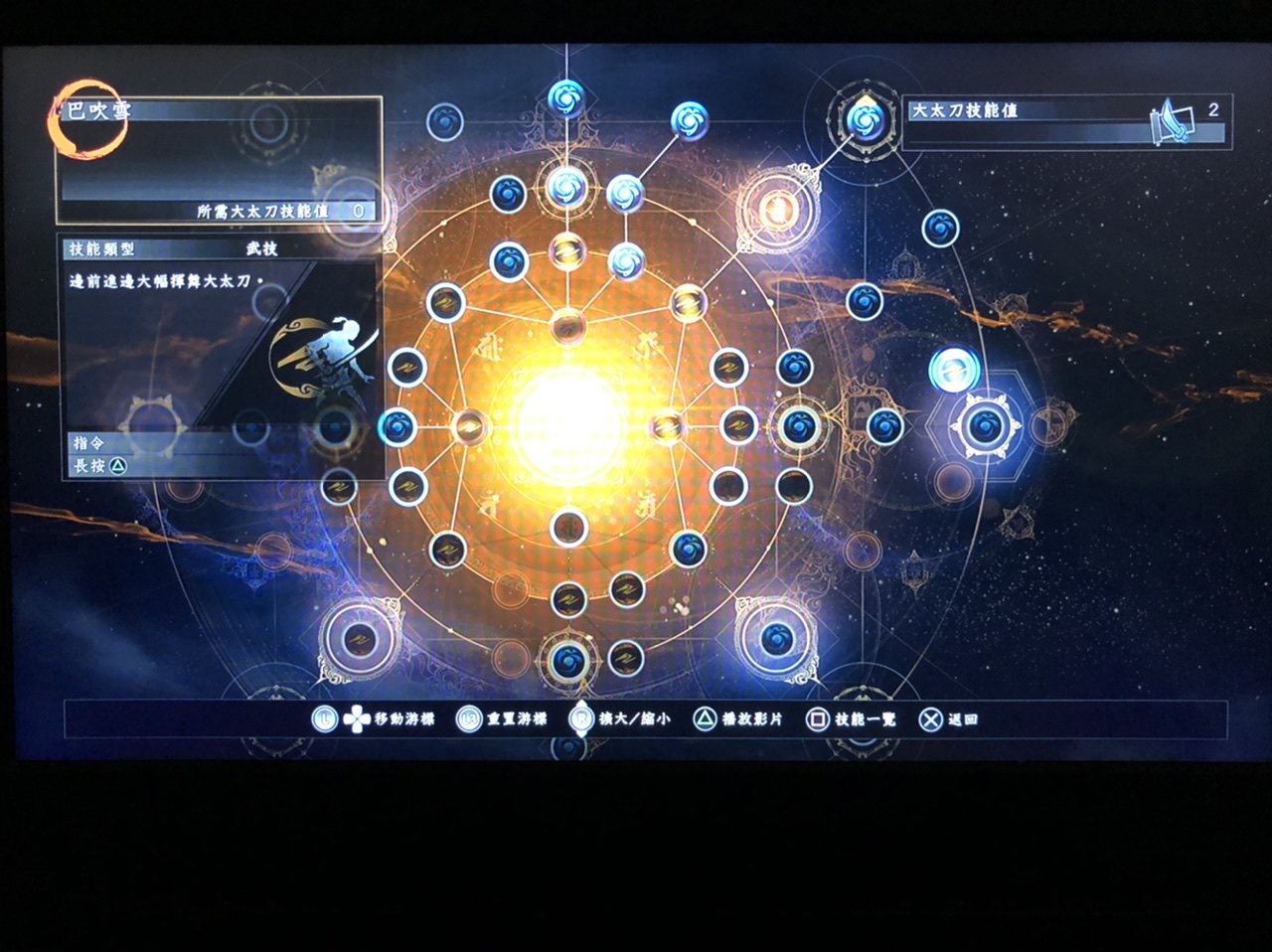This screenshot has height=952, width=1272.
Task: Choose the highlighted bright blue skill node
Action: (x=954, y=370)
